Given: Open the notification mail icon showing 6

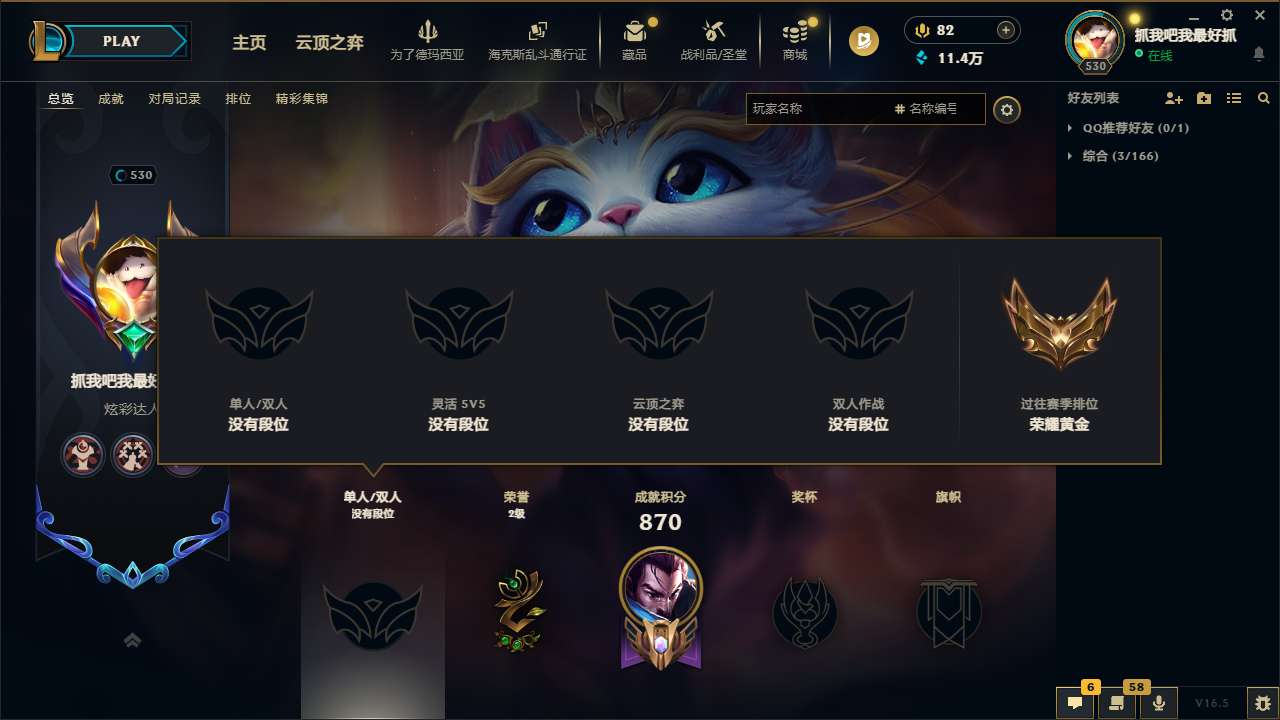Looking at the screenshot, I should pyautogui.click(x=1075, y=703).
